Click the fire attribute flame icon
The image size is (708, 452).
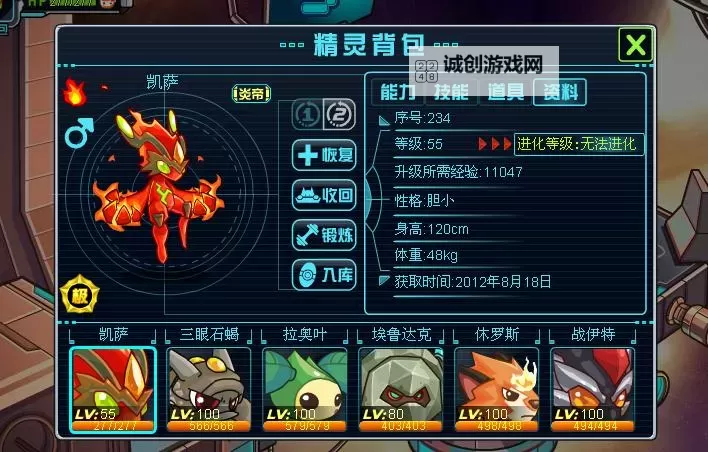[75, 93]
